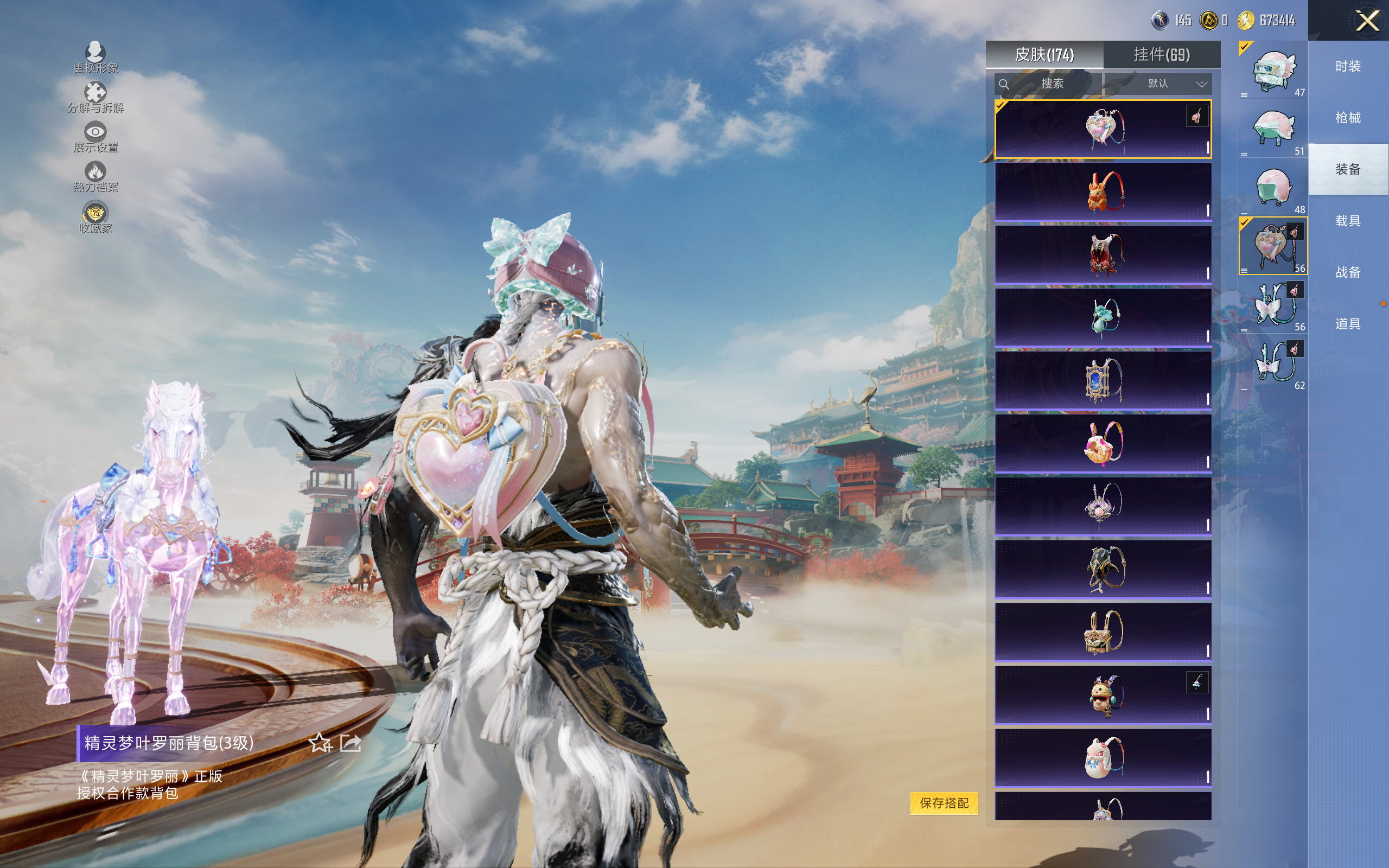Open 更换形象 character change

(x=95, y=57)
